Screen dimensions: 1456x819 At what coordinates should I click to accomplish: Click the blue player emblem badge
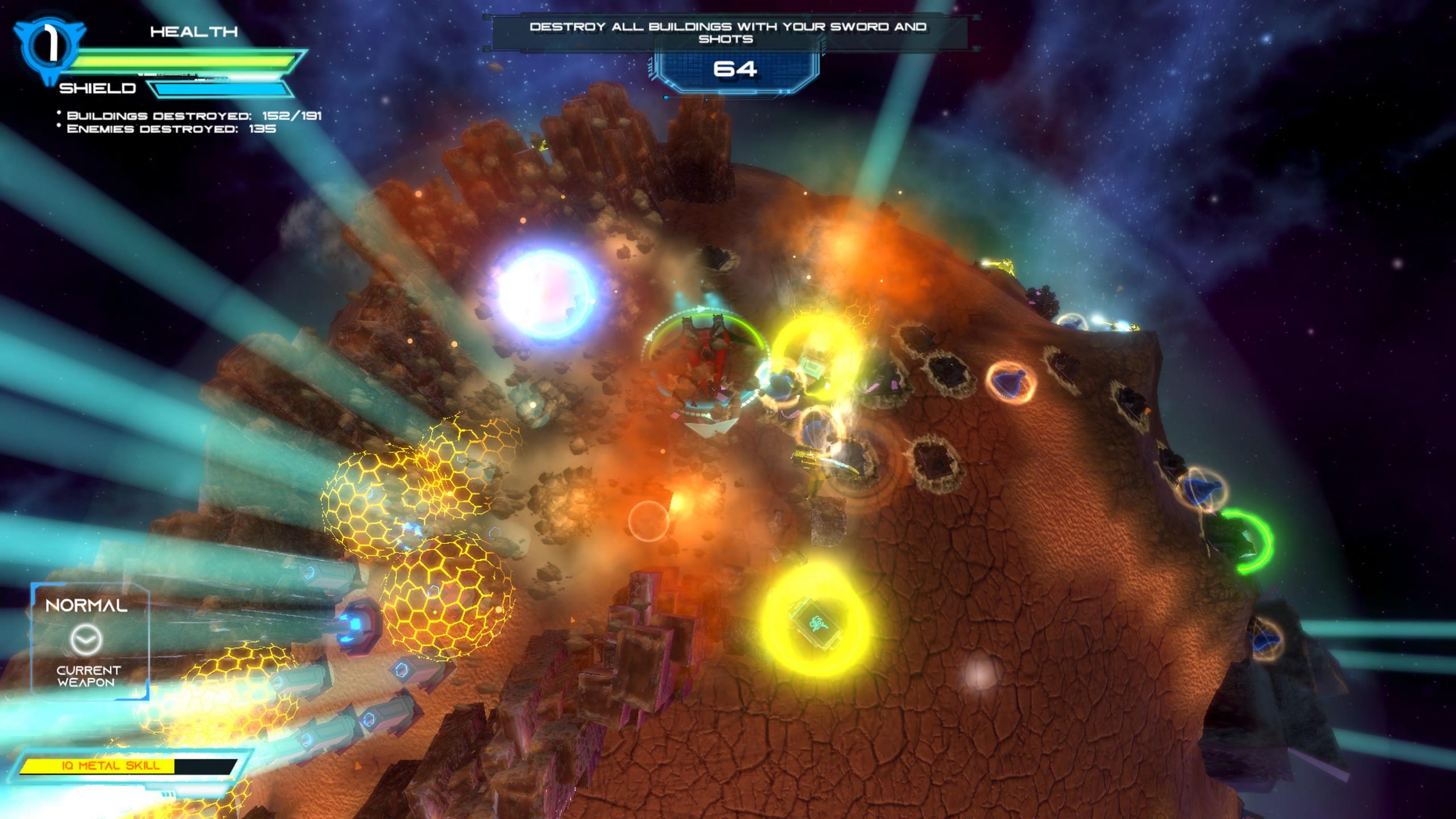(x=49, y=48)
